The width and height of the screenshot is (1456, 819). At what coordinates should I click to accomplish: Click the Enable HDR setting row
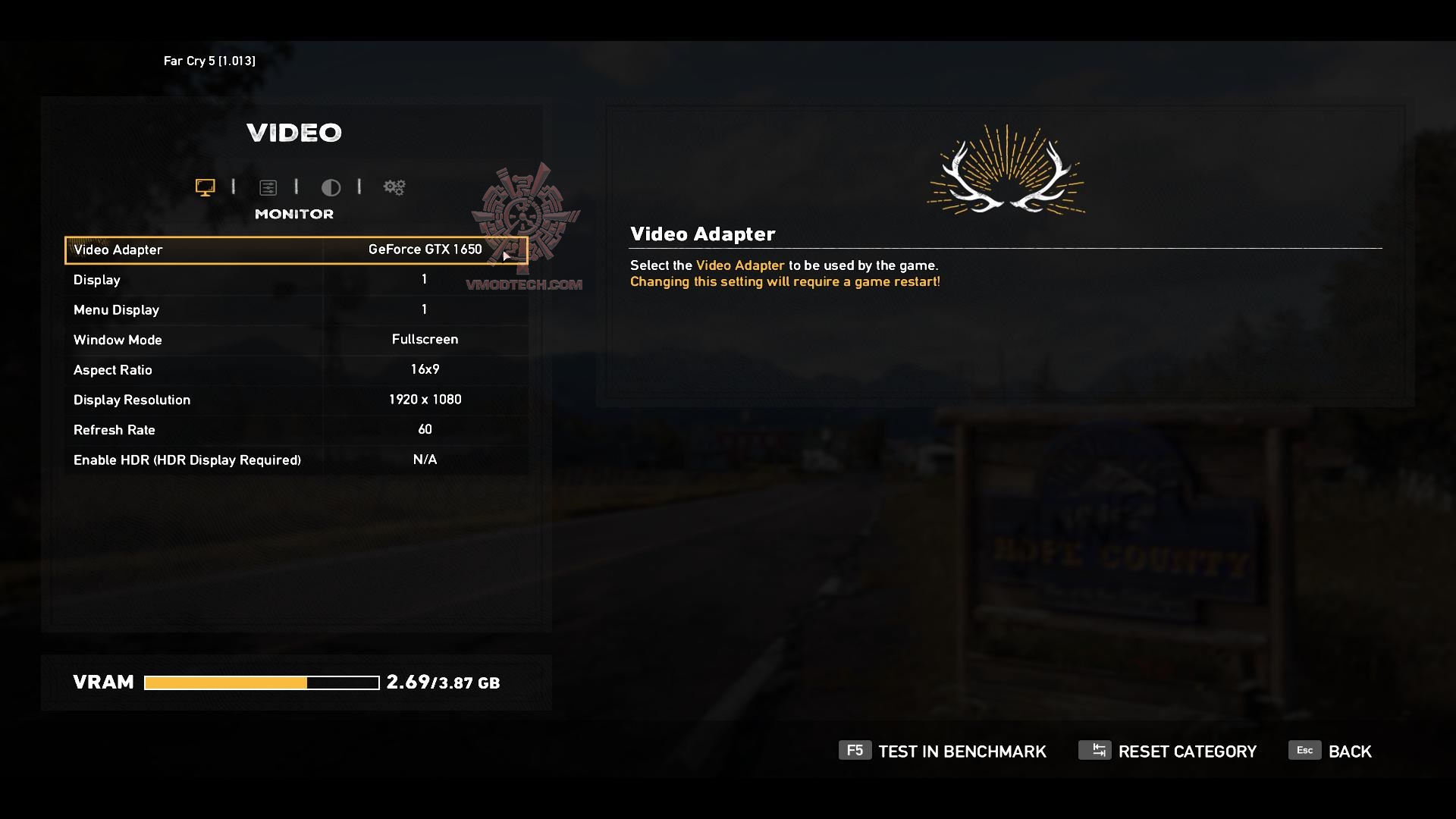click(x=296, y=460)
